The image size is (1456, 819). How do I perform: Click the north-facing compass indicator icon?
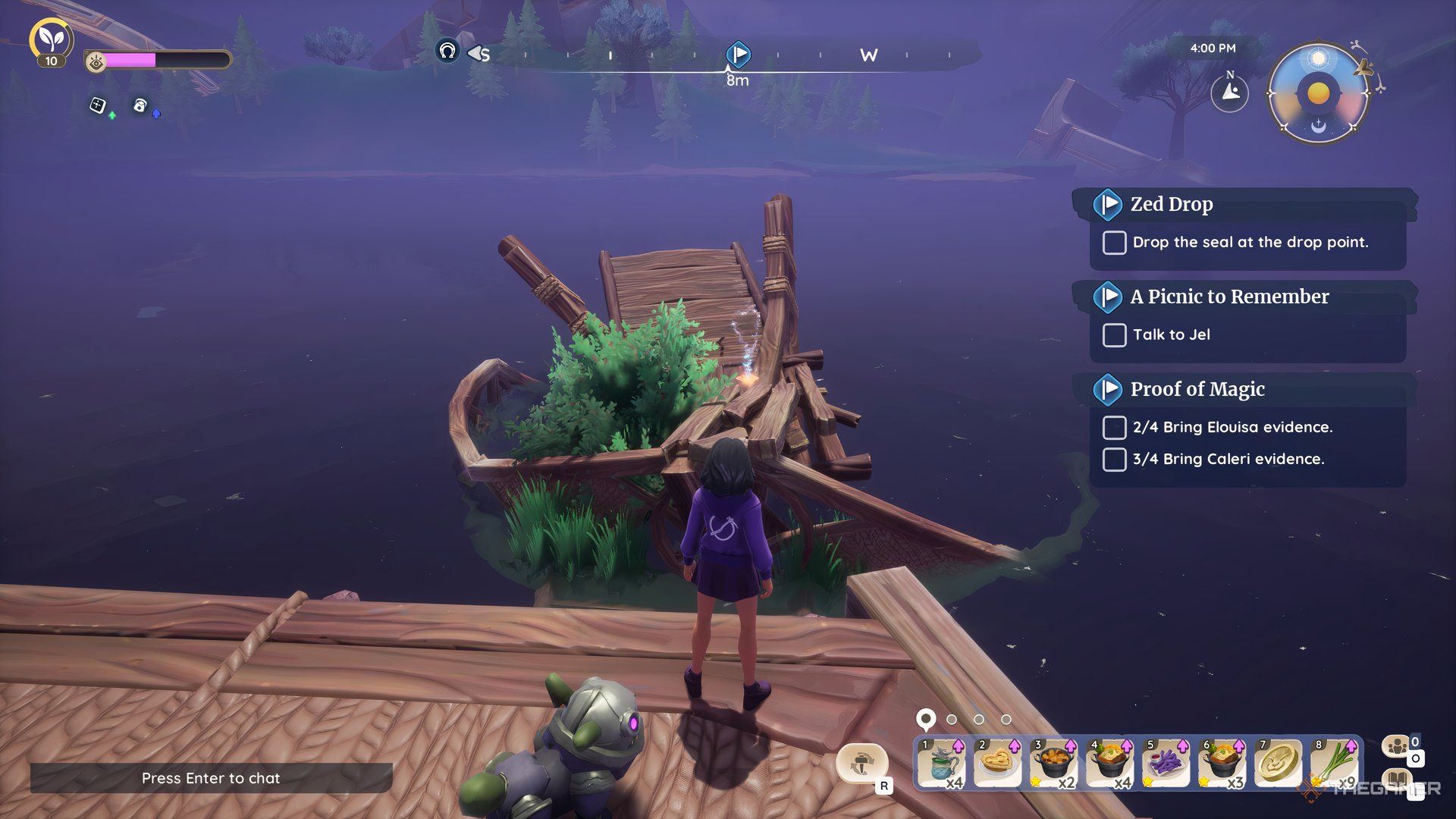click(x=1229, y=93)
